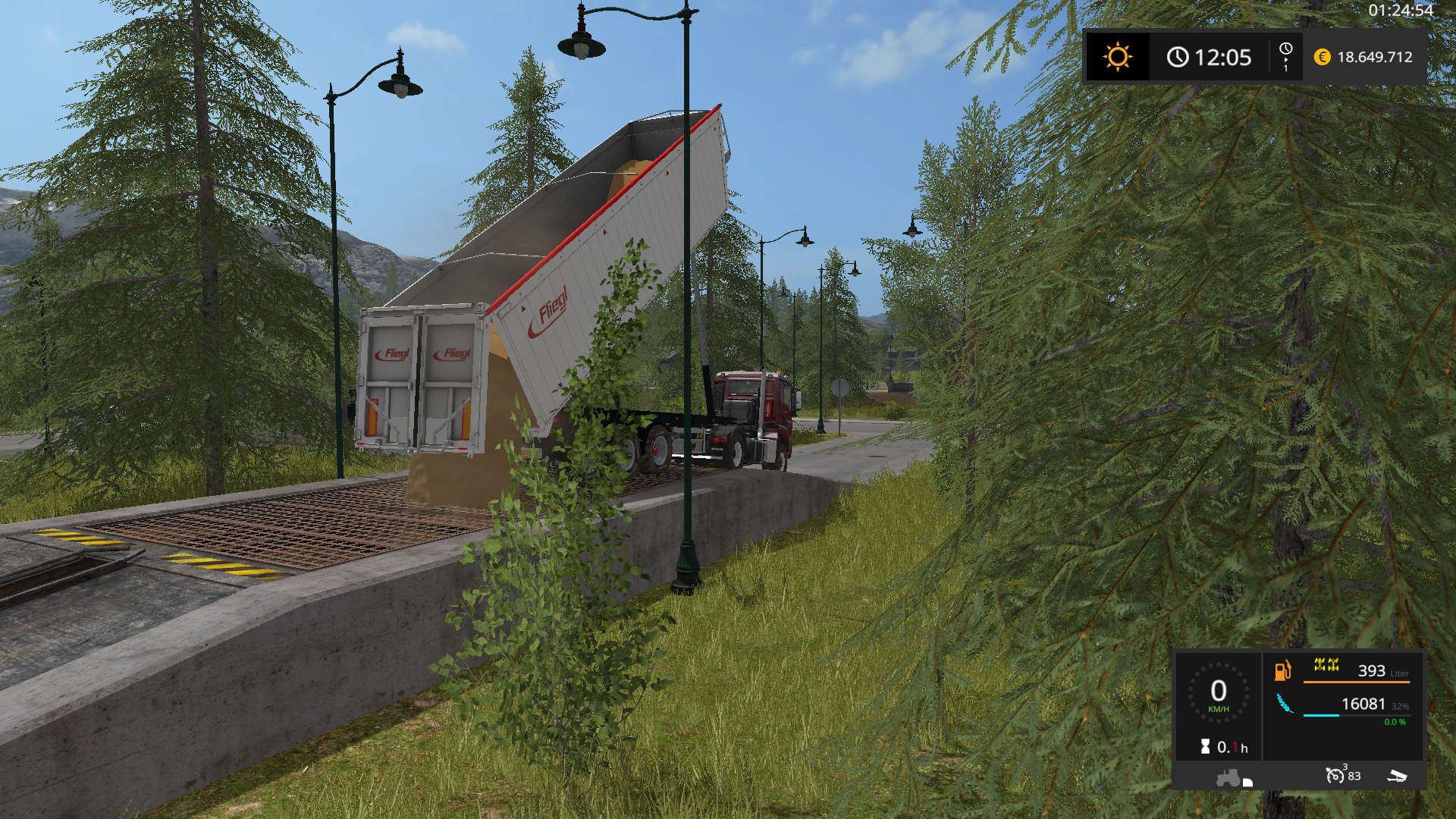The image size is (1456, 819).
Task: Select the yellow all-wheel drive indicator
Action: coord(1326,665)
